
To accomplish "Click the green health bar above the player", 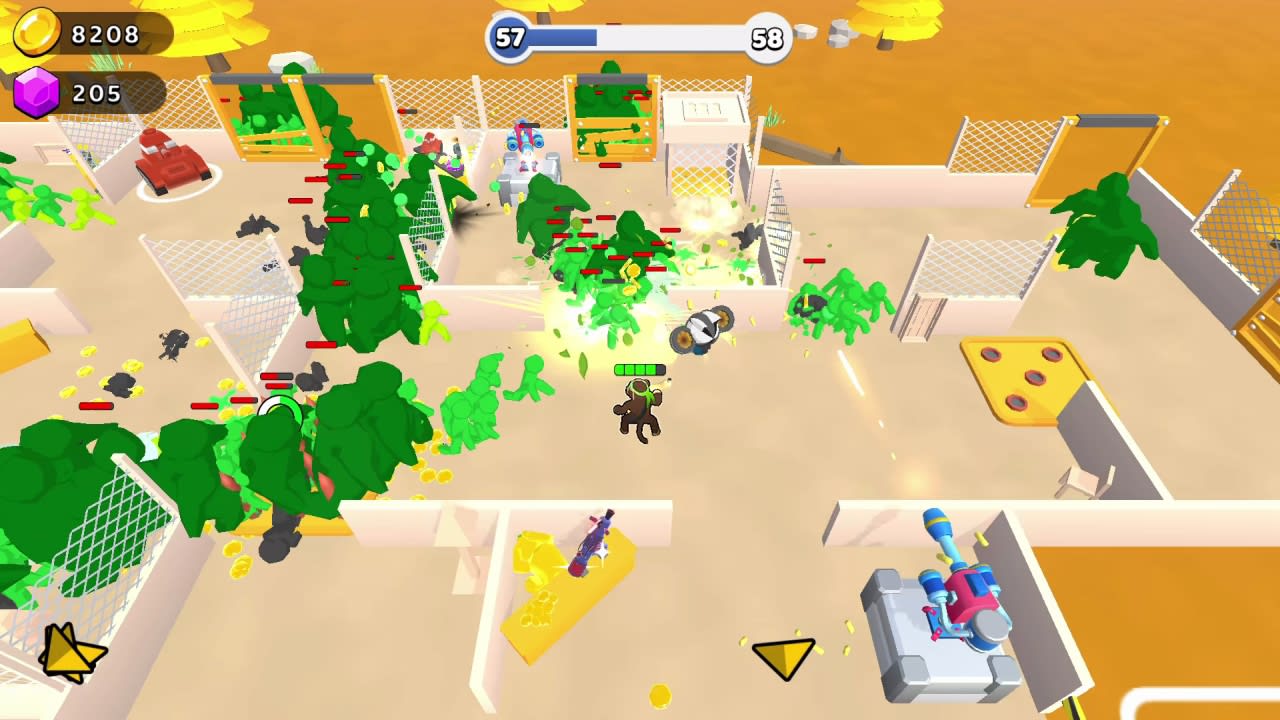I will pyautogui.click(x=640, y=370).
